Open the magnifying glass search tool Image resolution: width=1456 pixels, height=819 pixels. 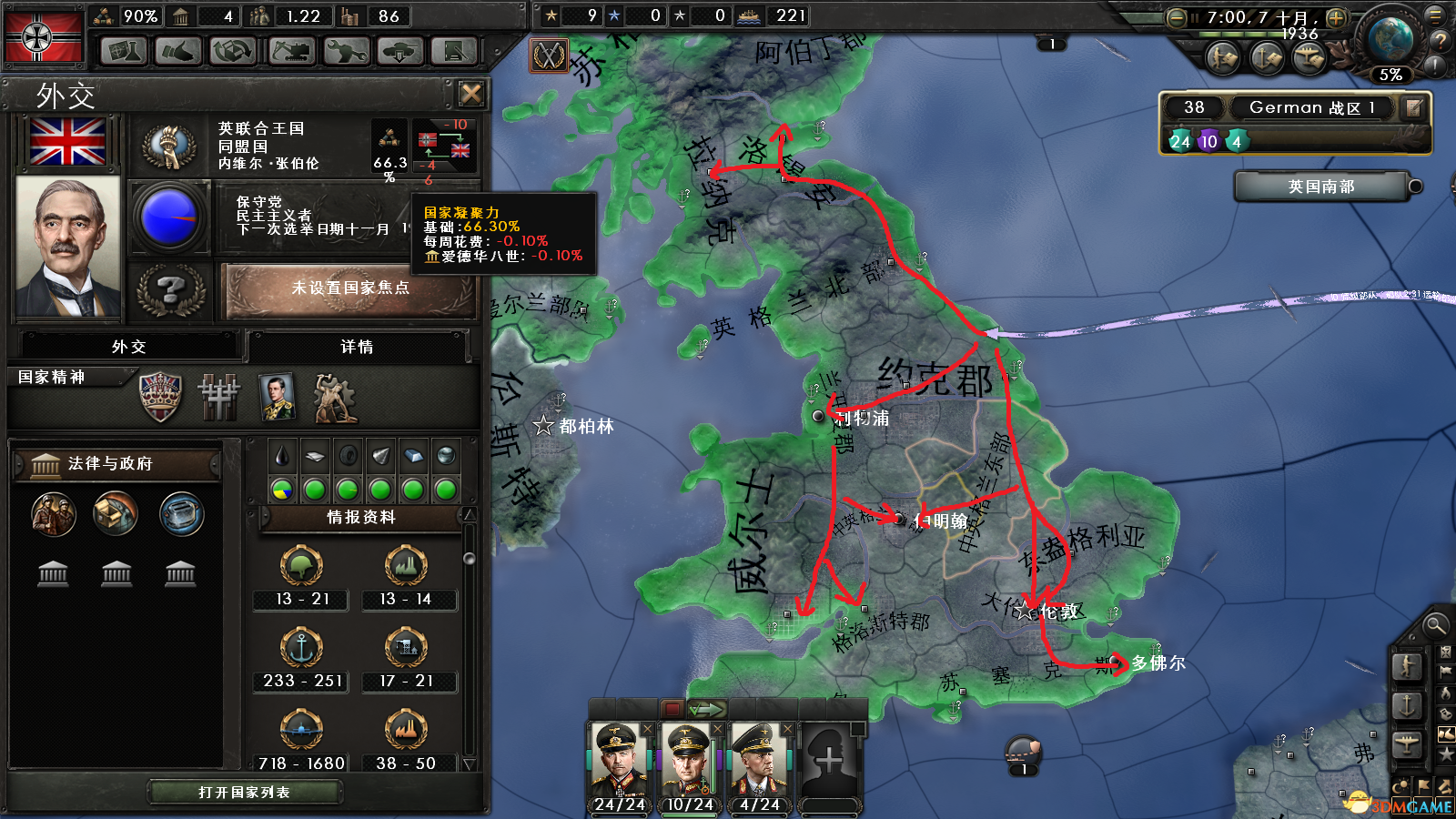click(1435, 625)
